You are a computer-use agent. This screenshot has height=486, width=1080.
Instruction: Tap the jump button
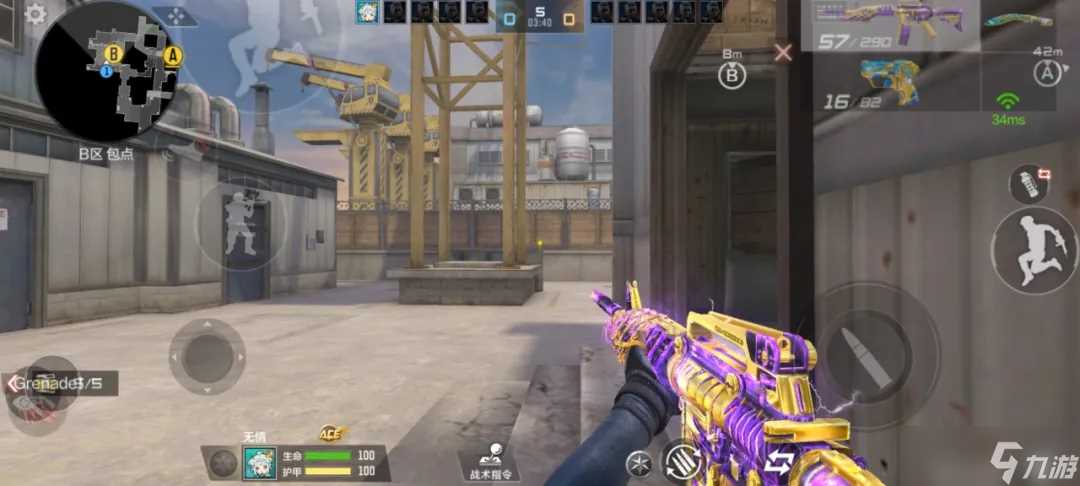coord(1033,251)
